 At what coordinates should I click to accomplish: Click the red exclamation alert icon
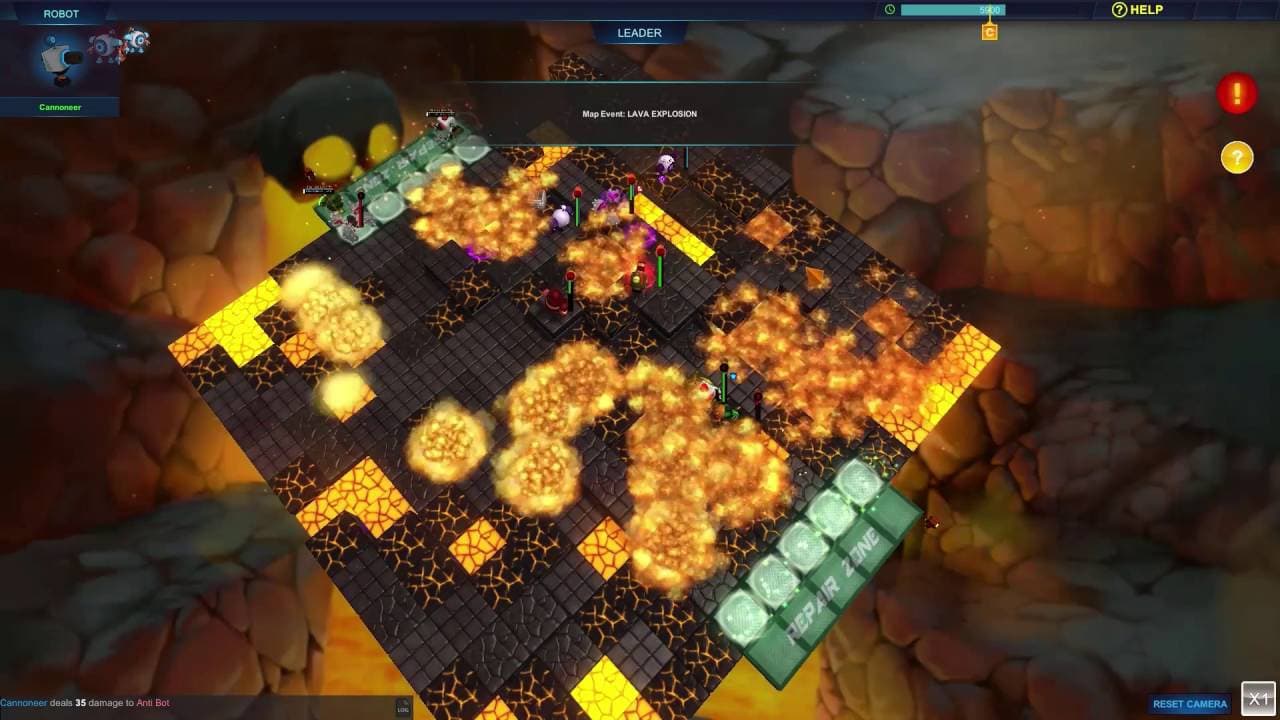[x=1237, y=92]
